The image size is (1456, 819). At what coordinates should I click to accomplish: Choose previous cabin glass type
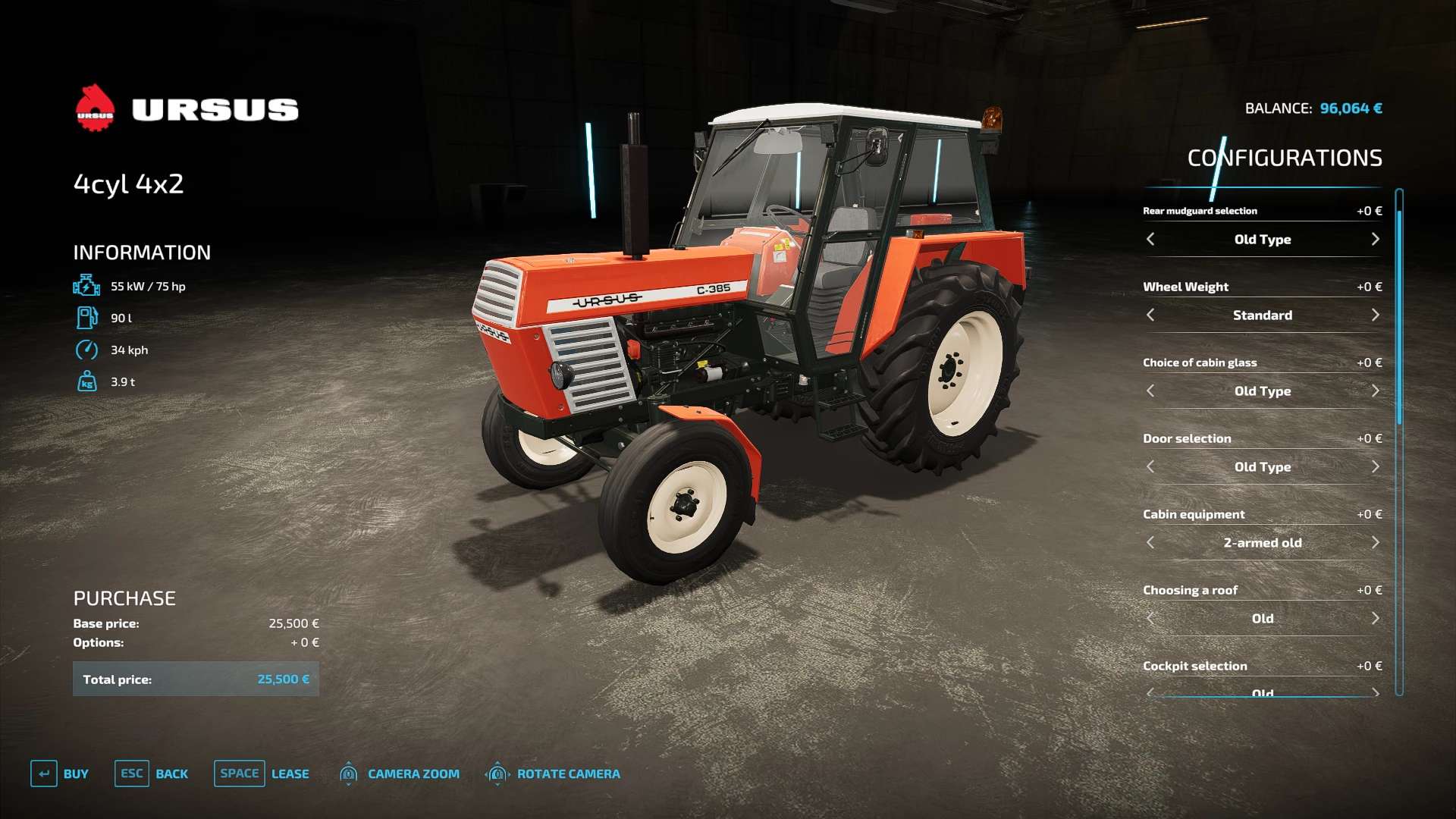pyautogui.click(x=1150, y=391)
